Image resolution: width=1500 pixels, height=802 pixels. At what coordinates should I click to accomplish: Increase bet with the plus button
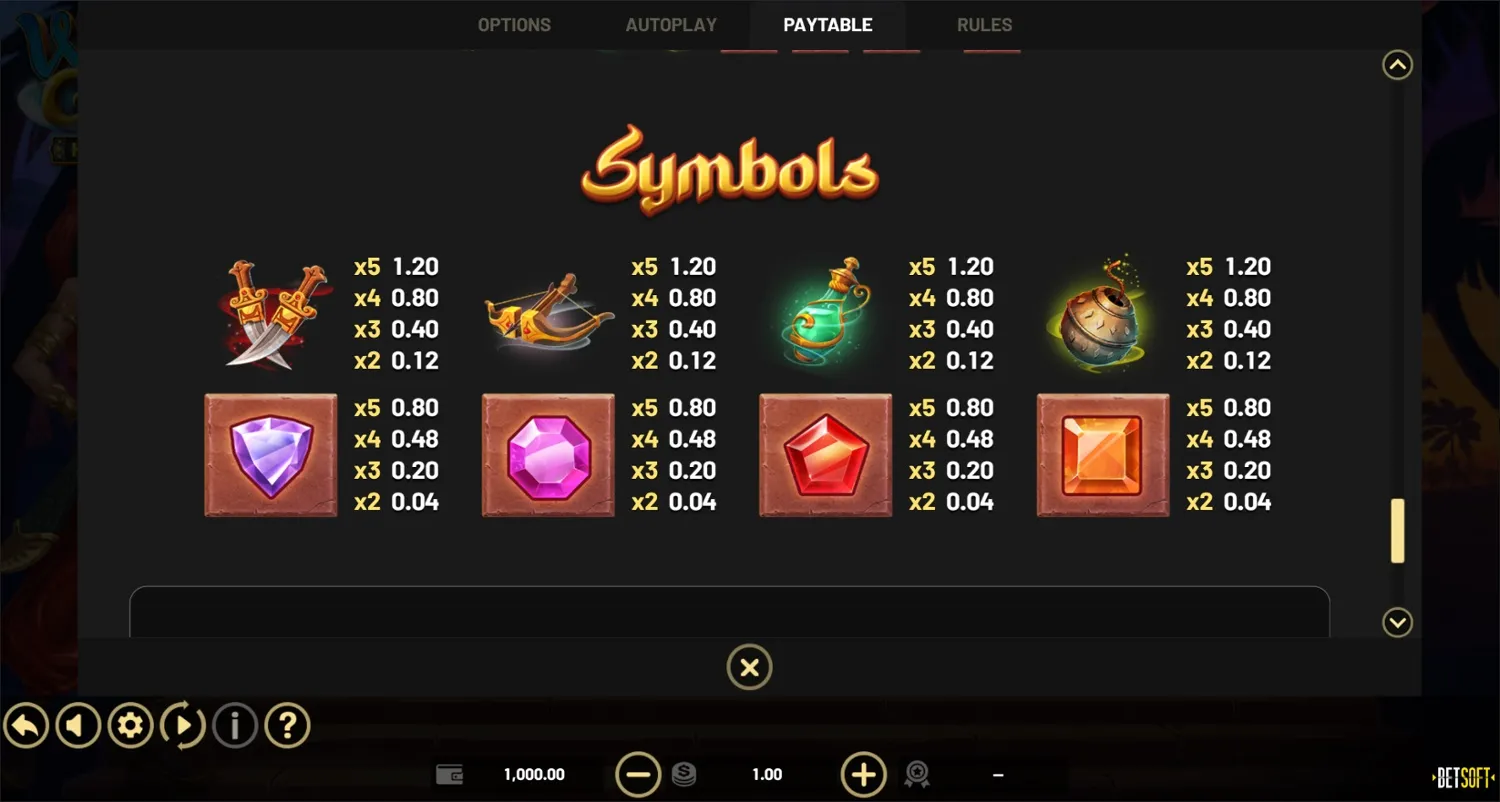(863, 774)
